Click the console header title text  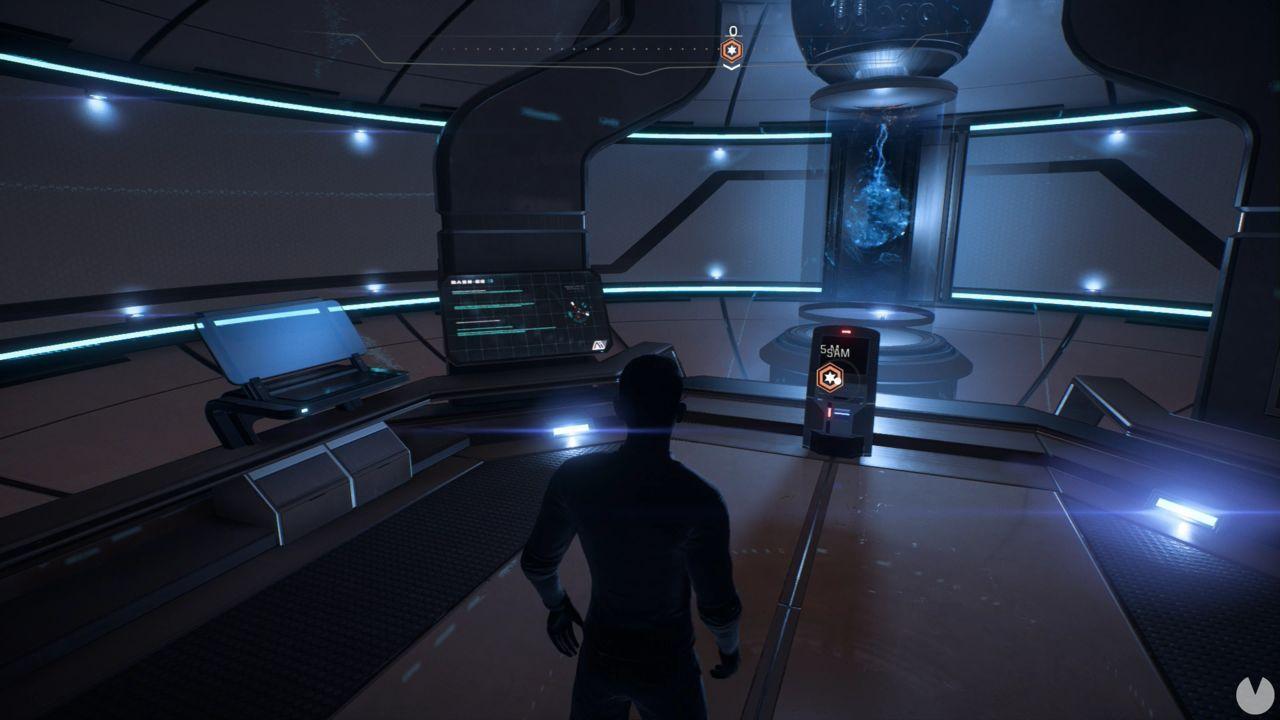[467, 281]
